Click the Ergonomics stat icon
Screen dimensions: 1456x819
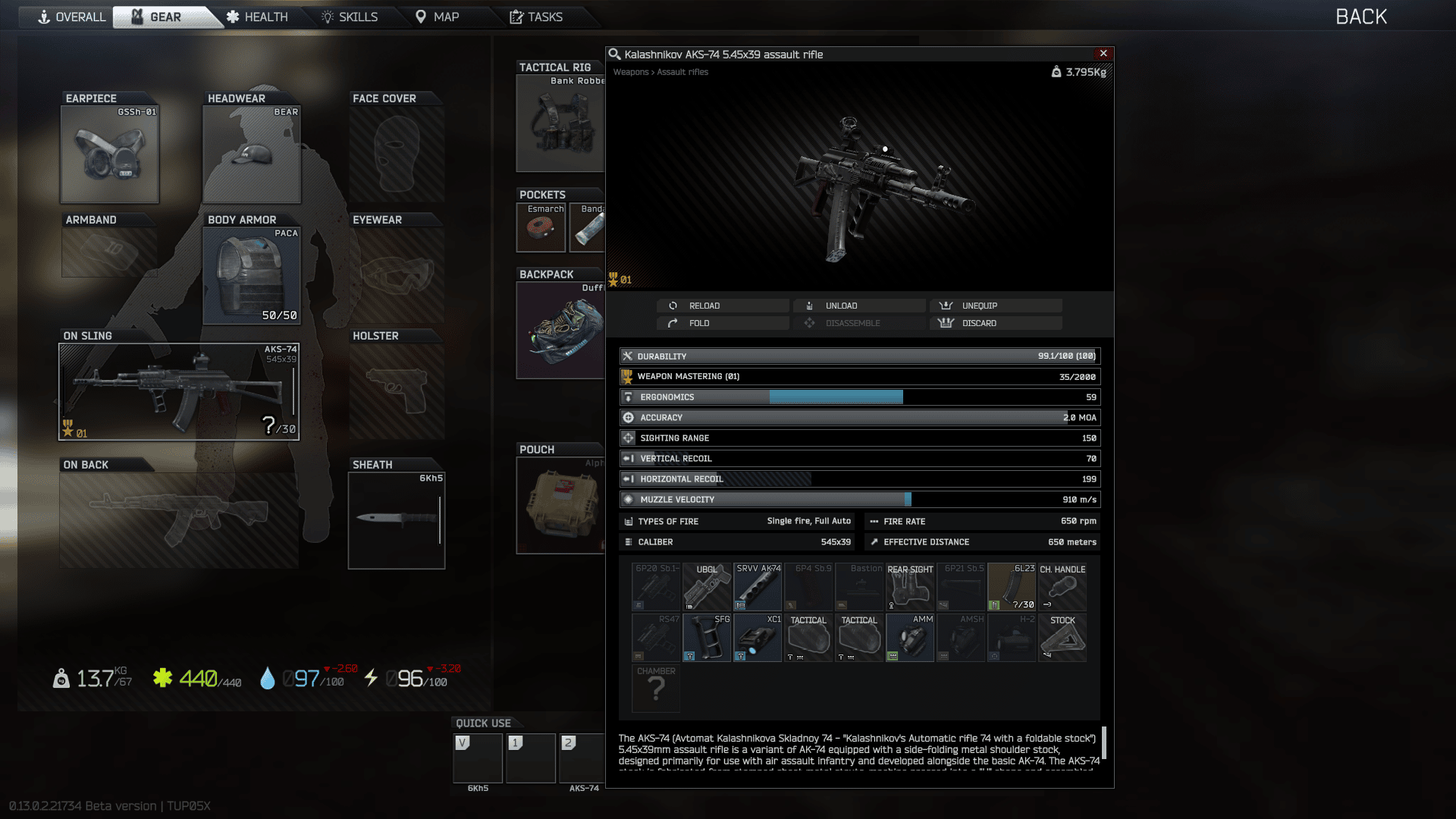point(627,397)
